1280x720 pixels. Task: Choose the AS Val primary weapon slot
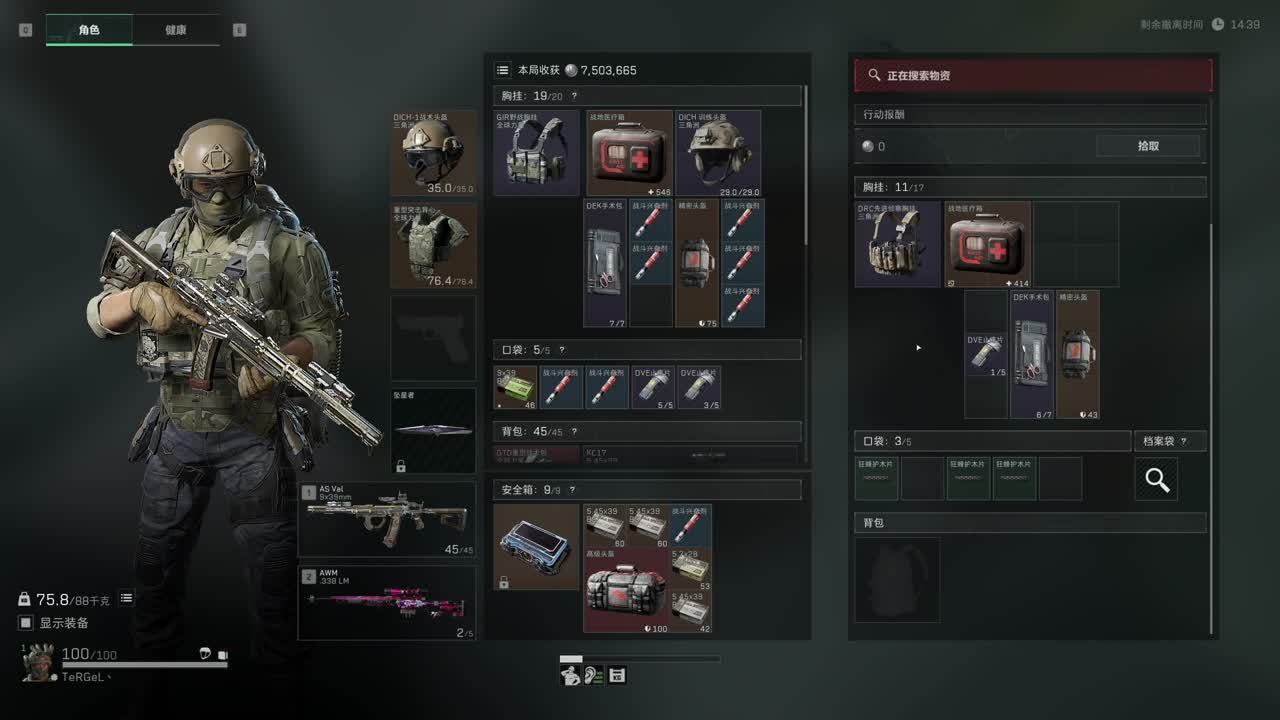pyautogui.click(x=387, y=519)
